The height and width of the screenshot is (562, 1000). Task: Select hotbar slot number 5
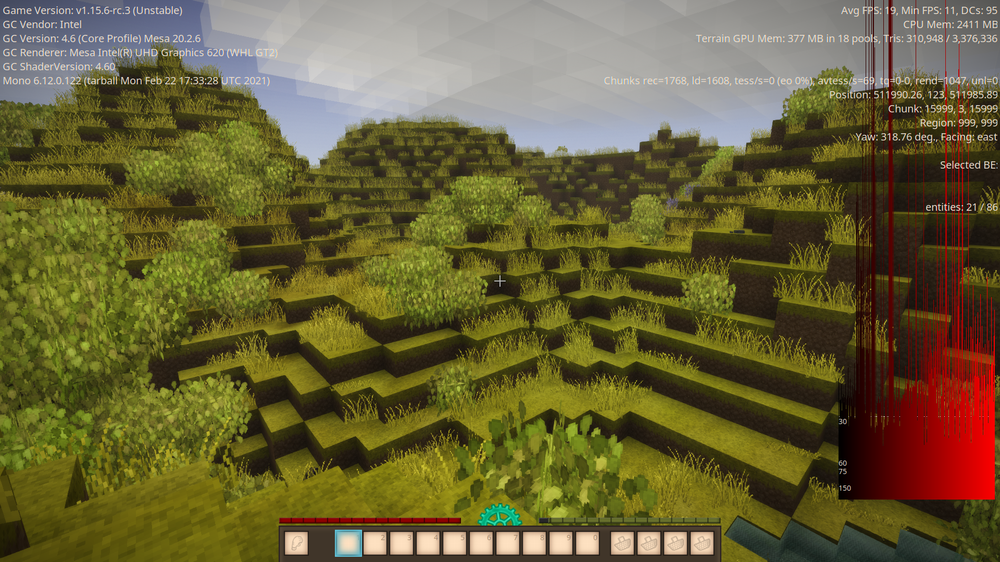pos(455,542)
